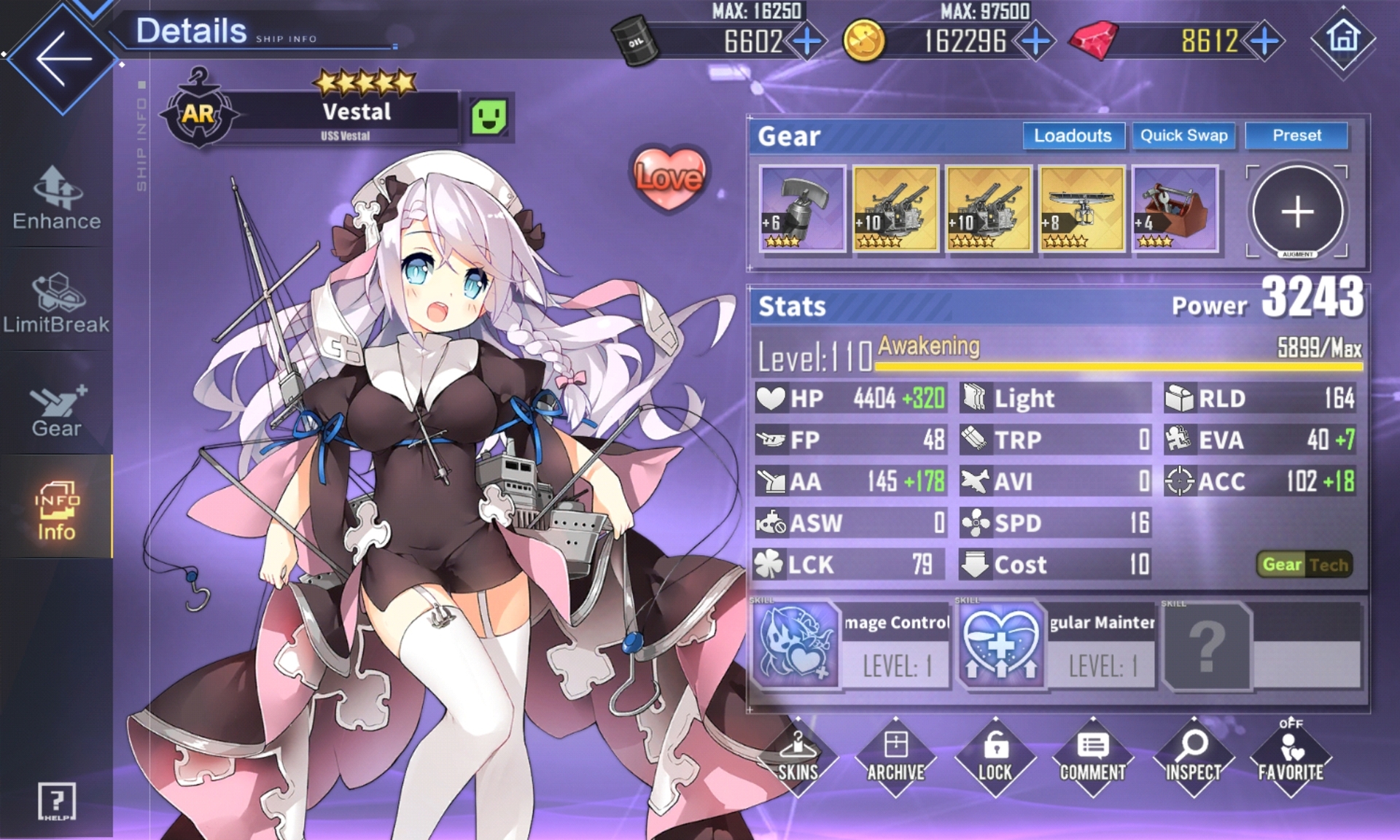Screen dimensions: 1400x840
Task: Toggle the Gear Tech stat switch
Action: pos(1304,564)
